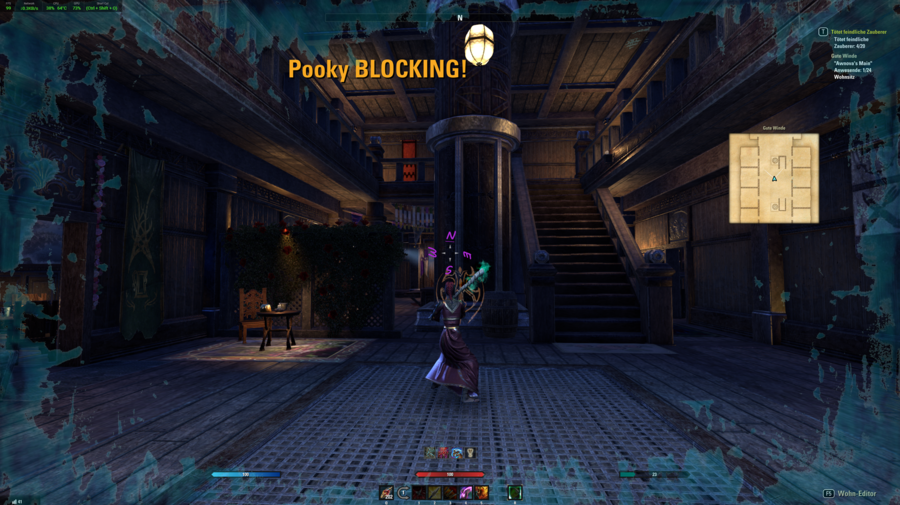The width and height of the screenshot is (900, 505).
Task: Trigger the green ultimate ability
Action: (515, 492)
